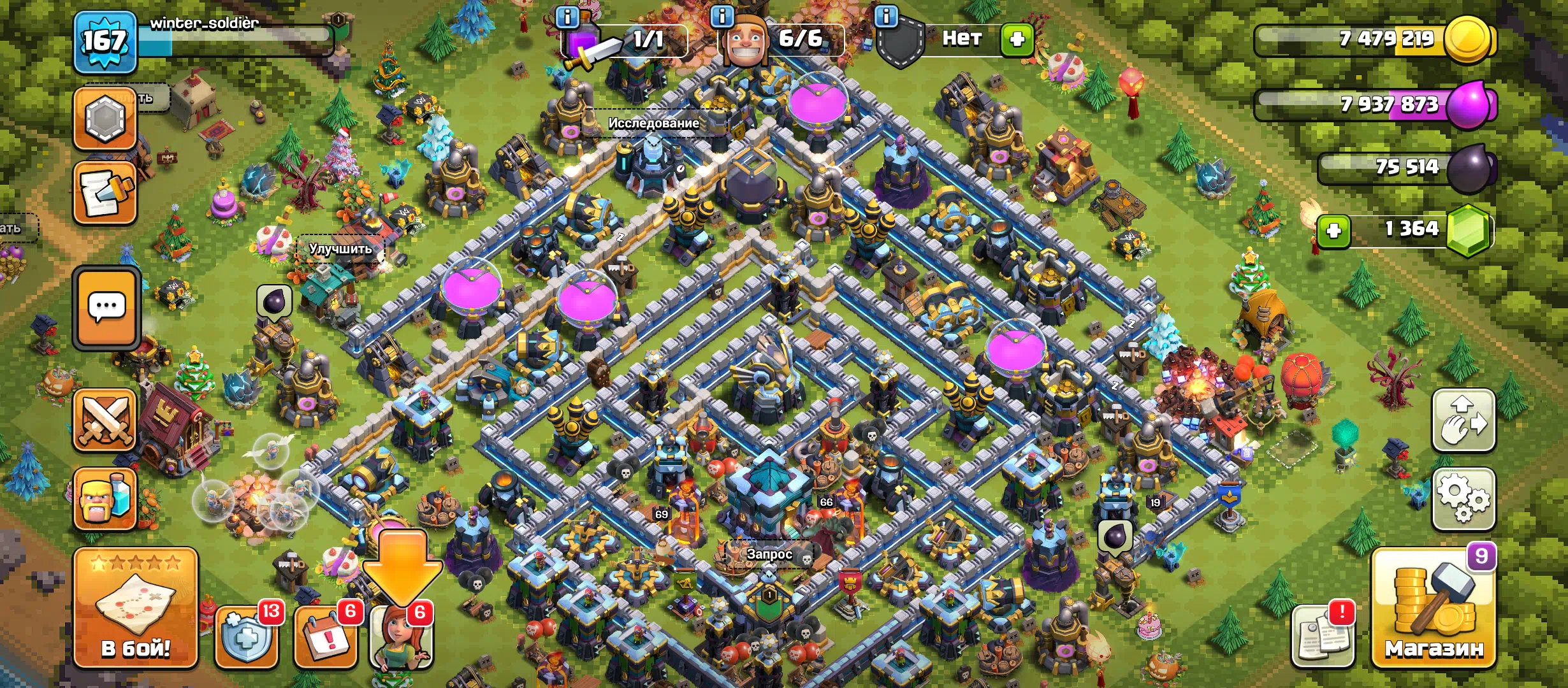This screenshot has width=1568, height=688.
Task: Open the player level 167 profile badge
Action: pos(105,42)
